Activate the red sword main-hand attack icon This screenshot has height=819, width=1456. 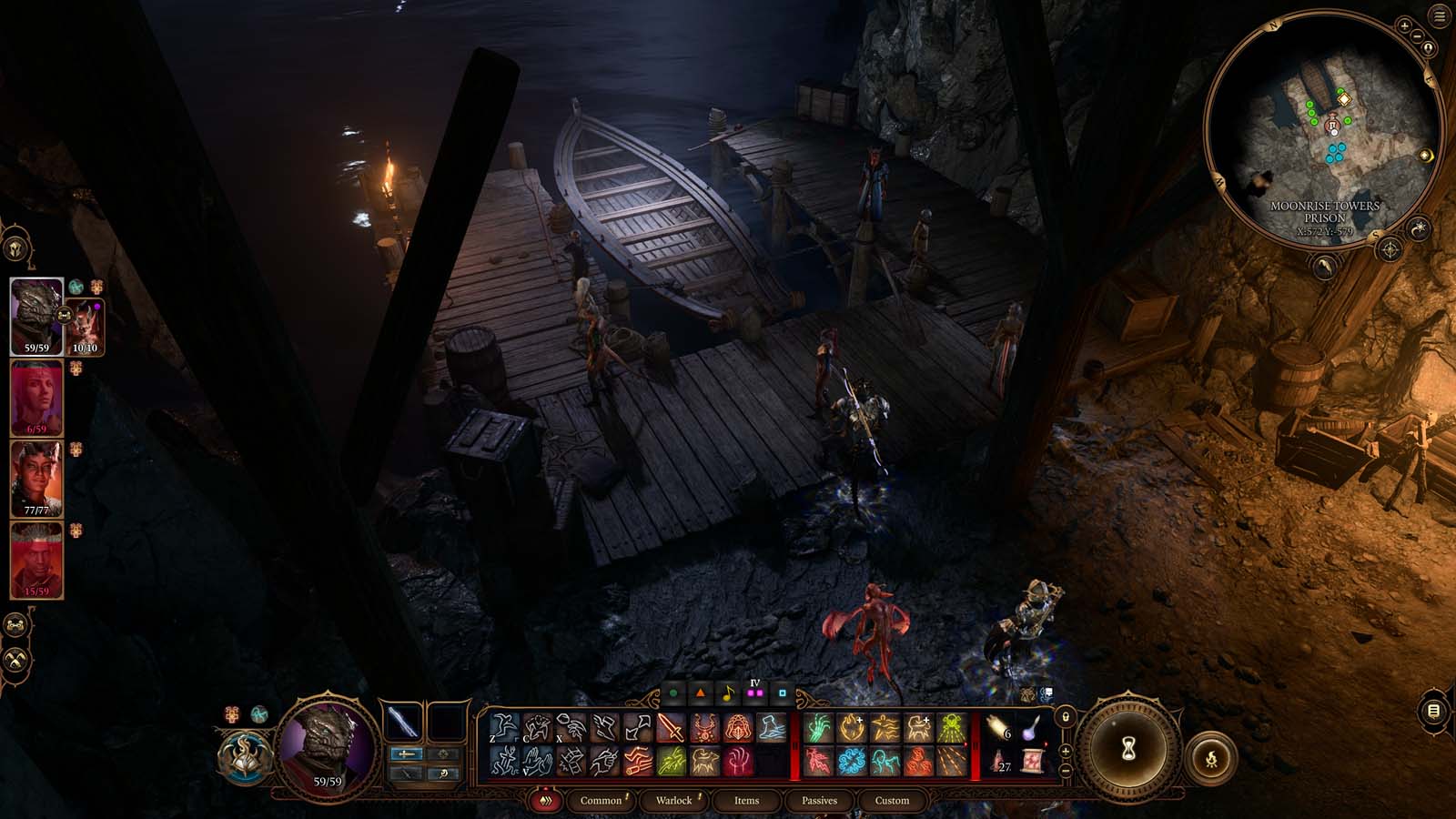[x=672, y=728]
